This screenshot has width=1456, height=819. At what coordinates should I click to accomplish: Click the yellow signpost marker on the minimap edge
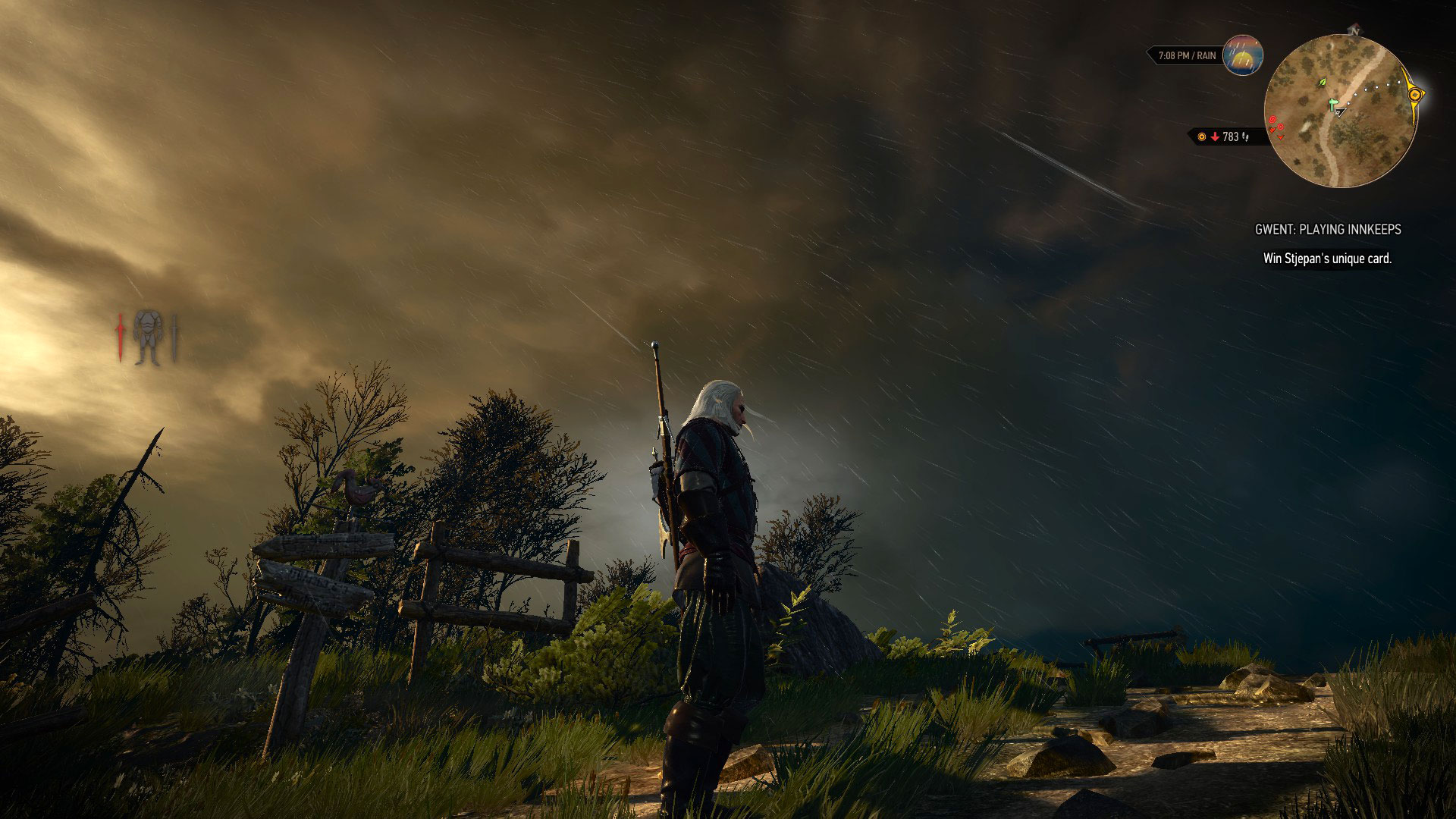(x=1414, y=93)
